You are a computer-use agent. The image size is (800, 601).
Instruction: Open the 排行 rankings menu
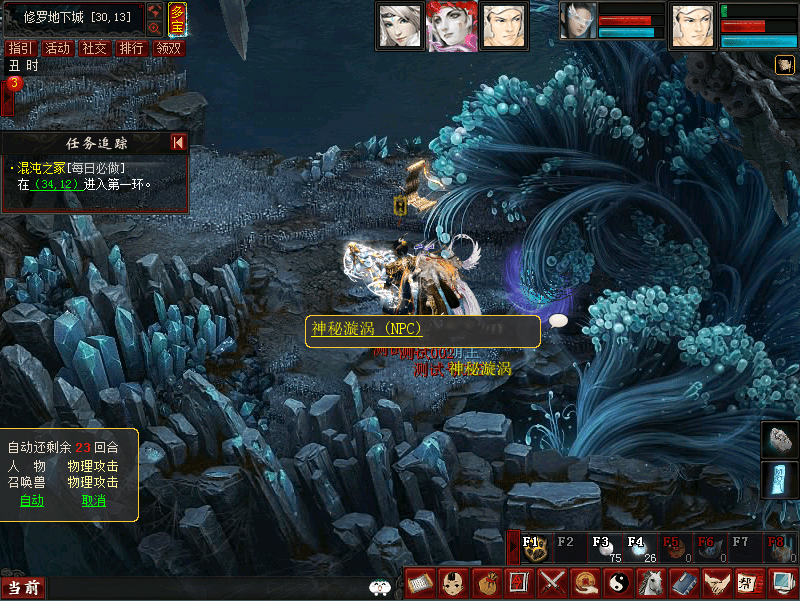[x=131, y=48]
